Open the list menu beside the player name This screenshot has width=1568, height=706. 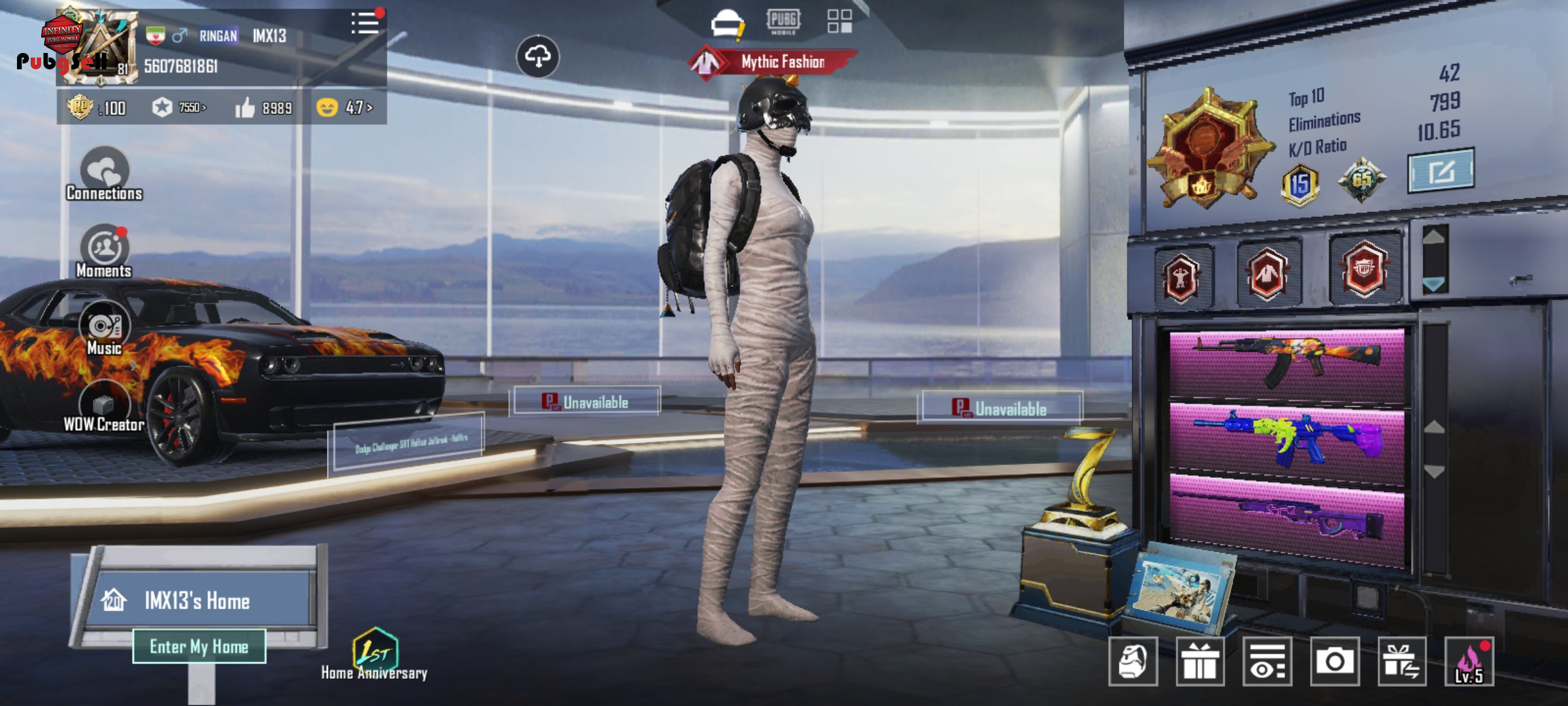pyautogui.click(x=365, y=23)
